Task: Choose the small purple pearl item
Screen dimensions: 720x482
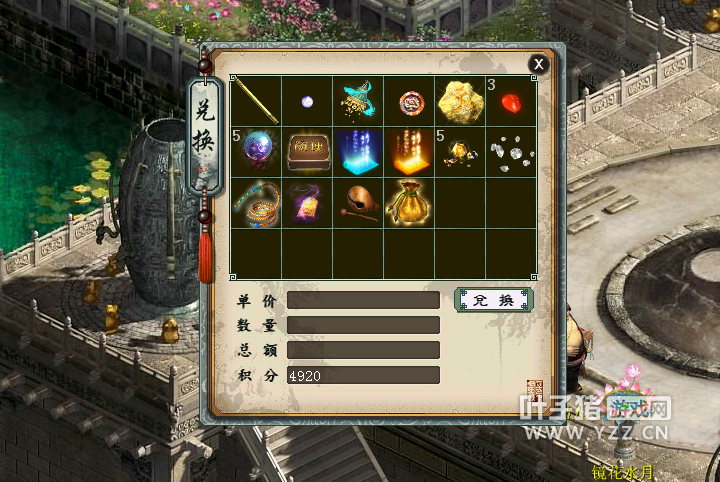Action: click(x=308, y=101)
